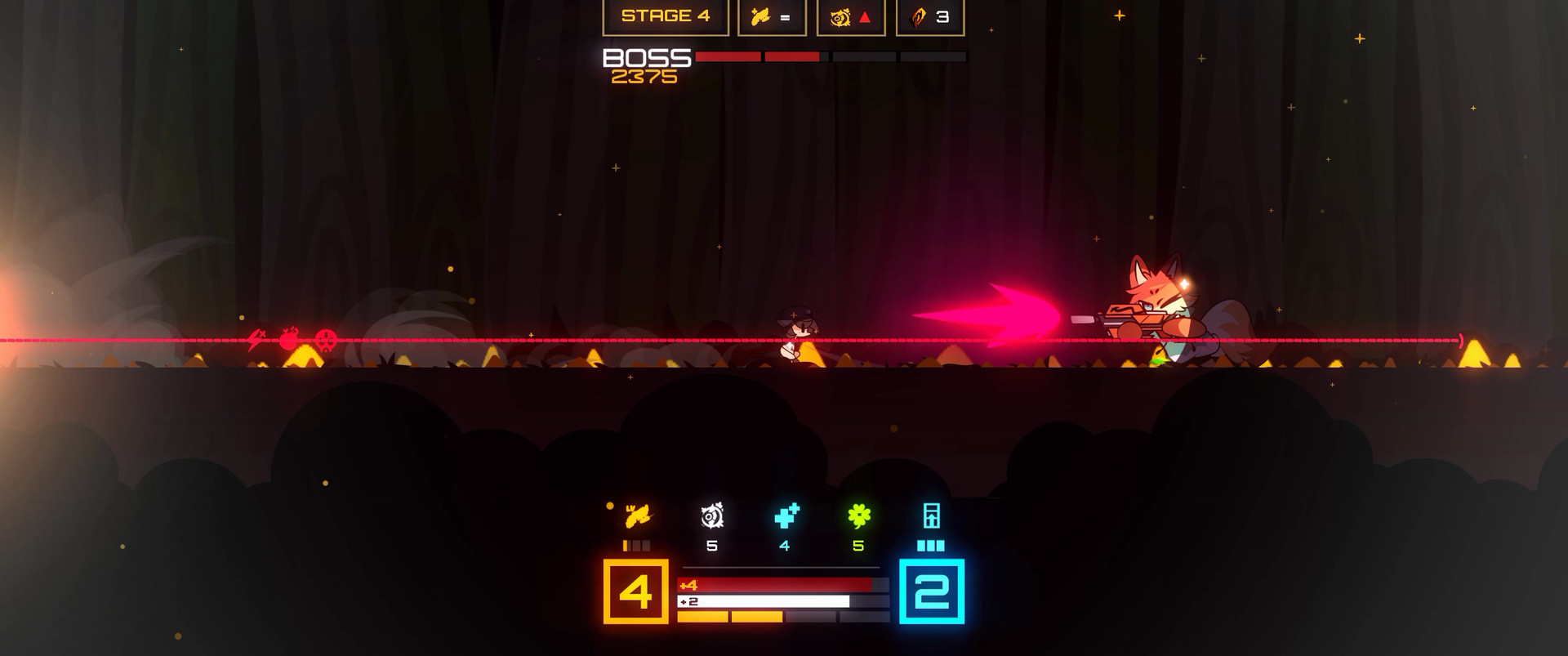Click the comet box with the equals sign

coord(772,16)
